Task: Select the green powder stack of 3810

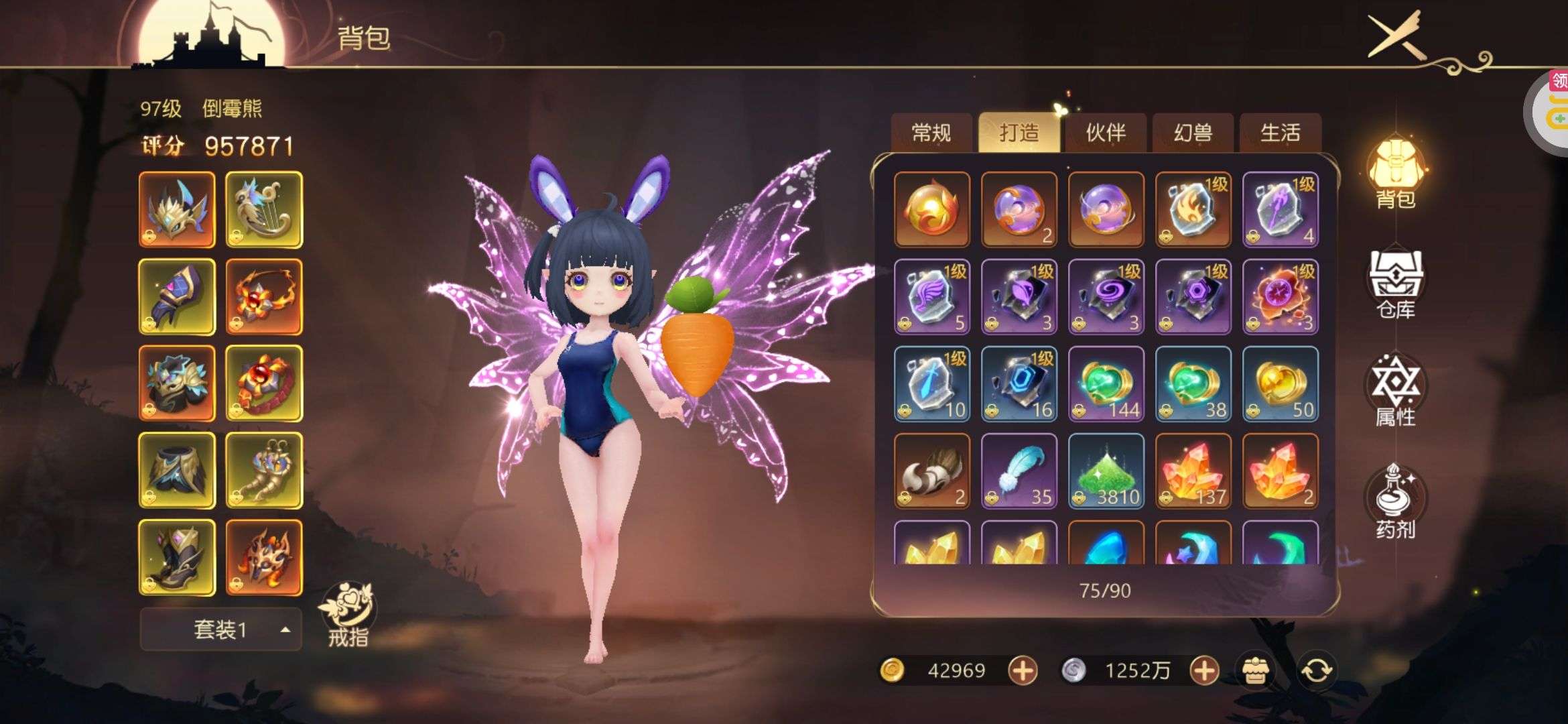Action: click(x=1106, y=471)
